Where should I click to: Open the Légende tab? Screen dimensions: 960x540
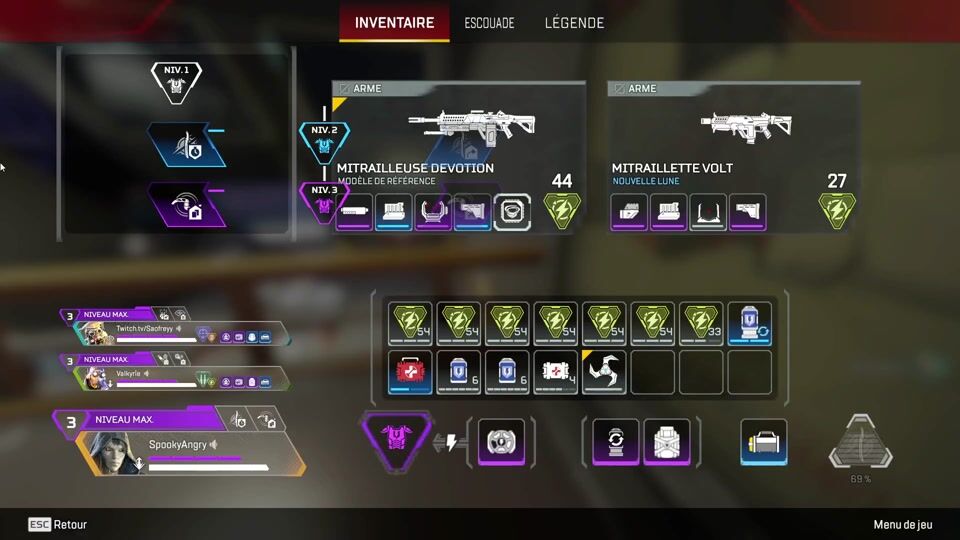(x=574, y=22)
